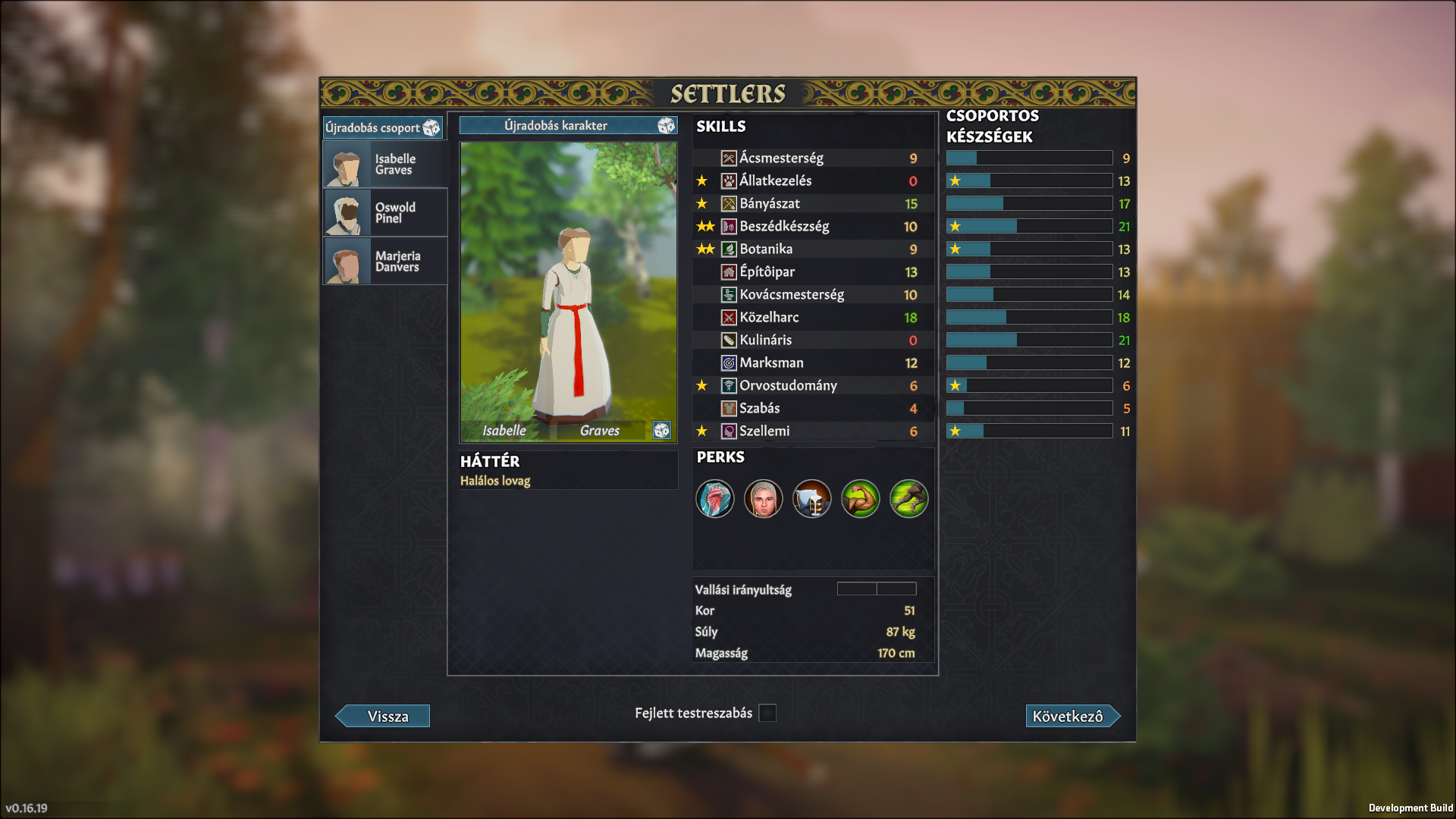Viewport: 1456px width, 819px height.
Task: Select settler Oswold Pinel
Action: 385,213
